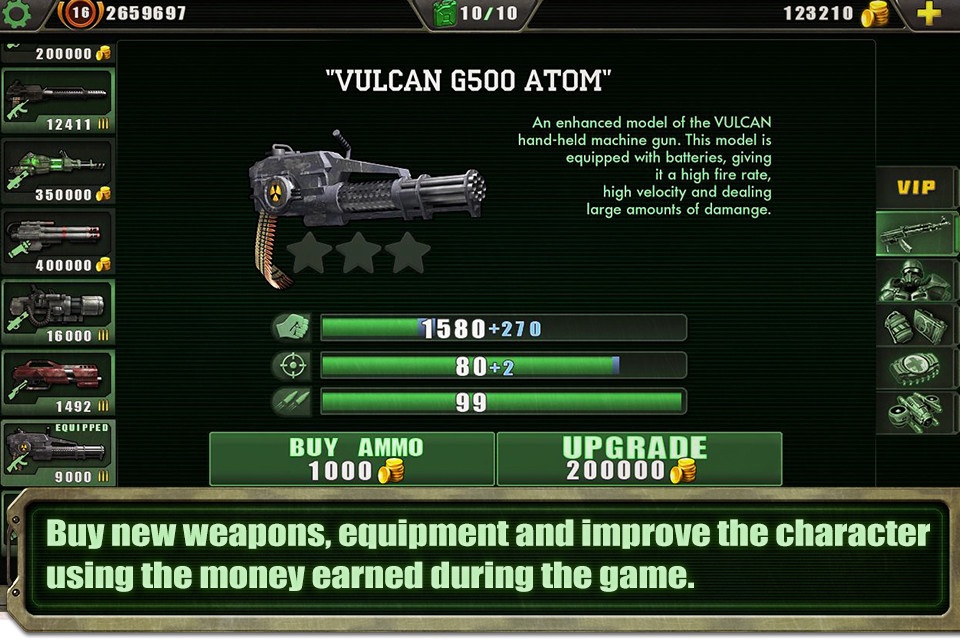This screenshot has height=640, width=960.
Task: Add more gold with the plus button
Action: 929,14
